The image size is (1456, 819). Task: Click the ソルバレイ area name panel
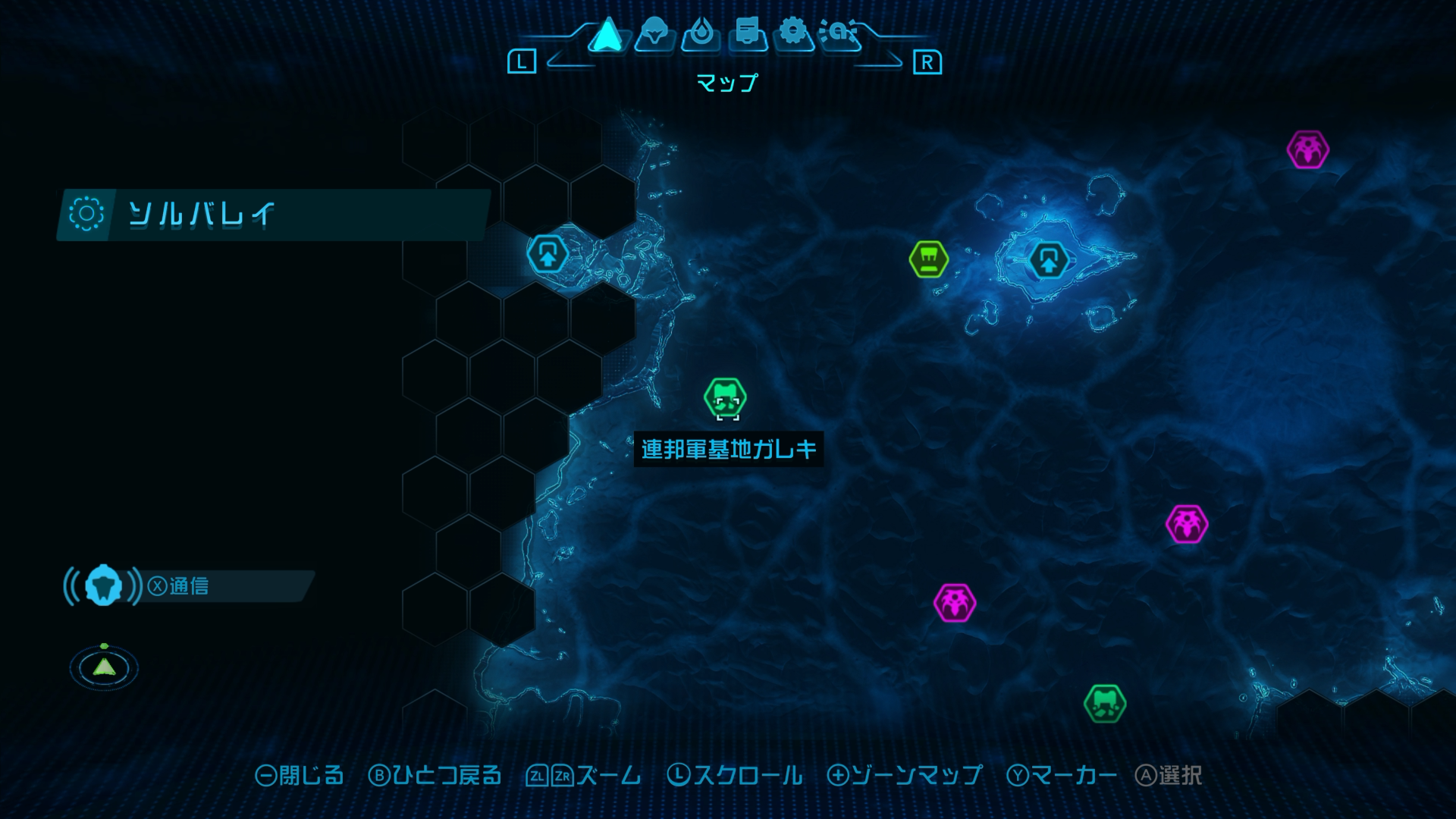[273, 215]
